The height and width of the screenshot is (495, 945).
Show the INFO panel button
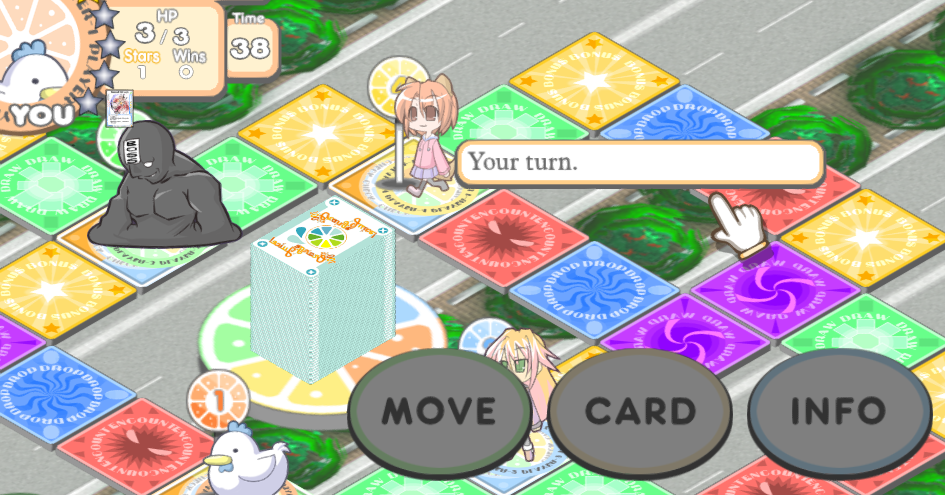(838, 410)
